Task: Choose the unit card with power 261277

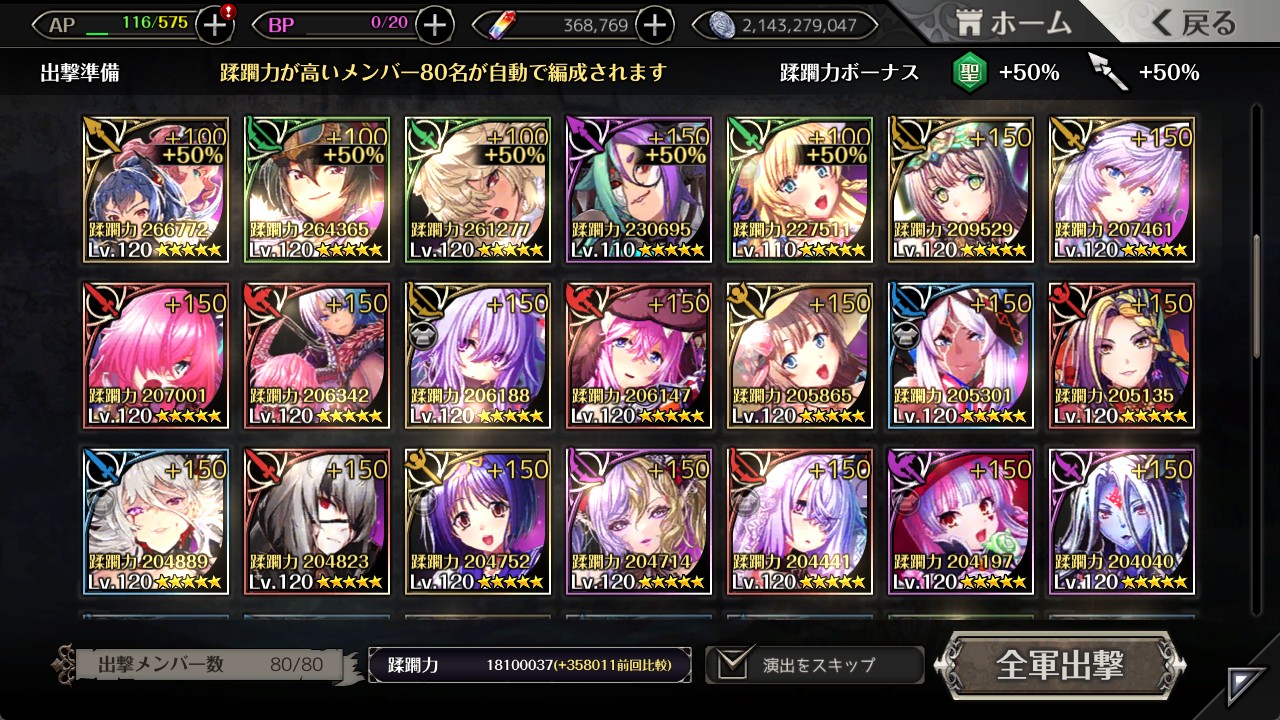Action: (x=478, y=189)
